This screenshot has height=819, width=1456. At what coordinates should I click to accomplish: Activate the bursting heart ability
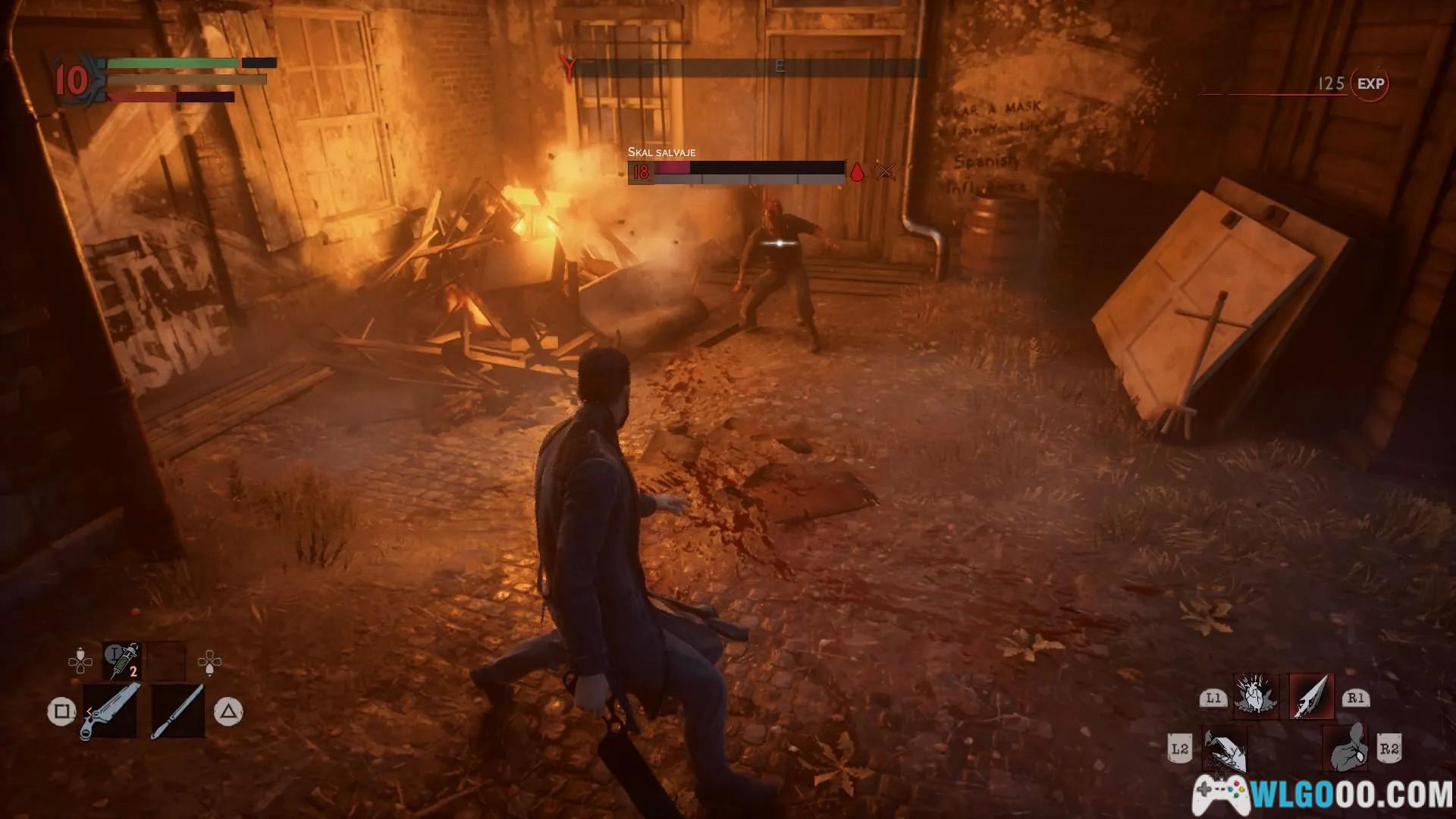click(1256, 696)
